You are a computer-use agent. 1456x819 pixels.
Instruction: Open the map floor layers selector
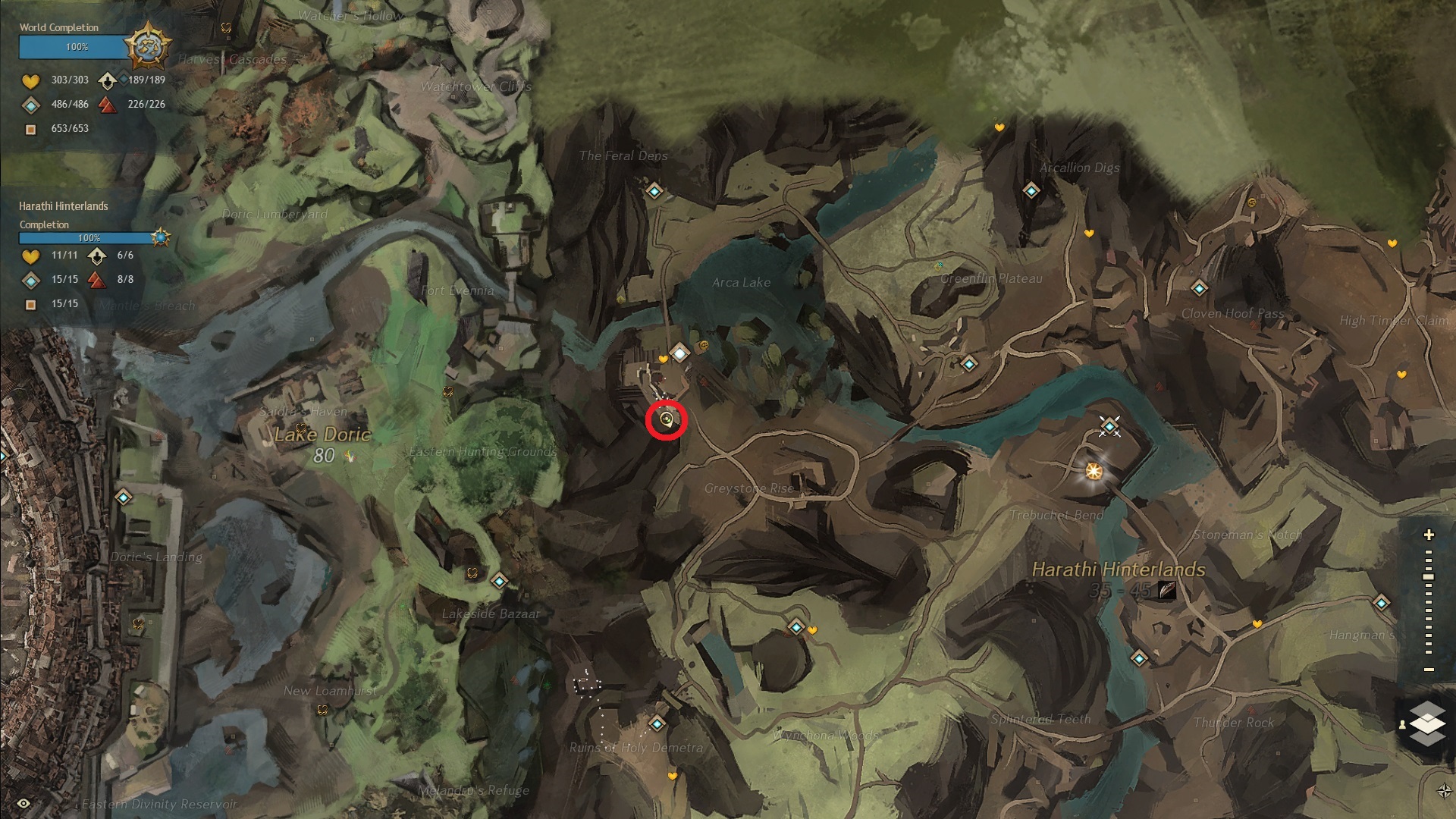1426,723
